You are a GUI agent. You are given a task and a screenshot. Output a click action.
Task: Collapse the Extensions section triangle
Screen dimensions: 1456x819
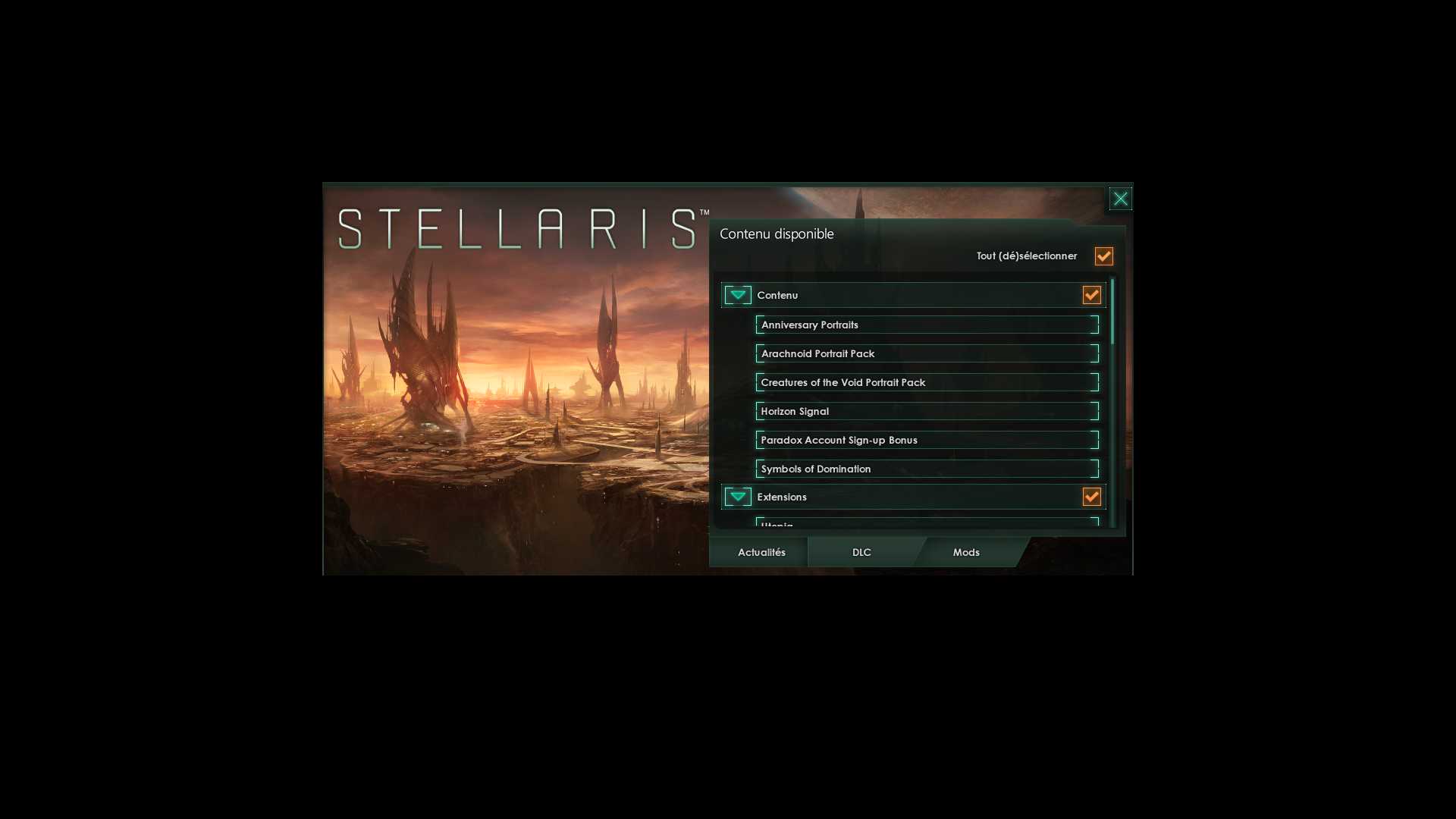tap(736, 497)
